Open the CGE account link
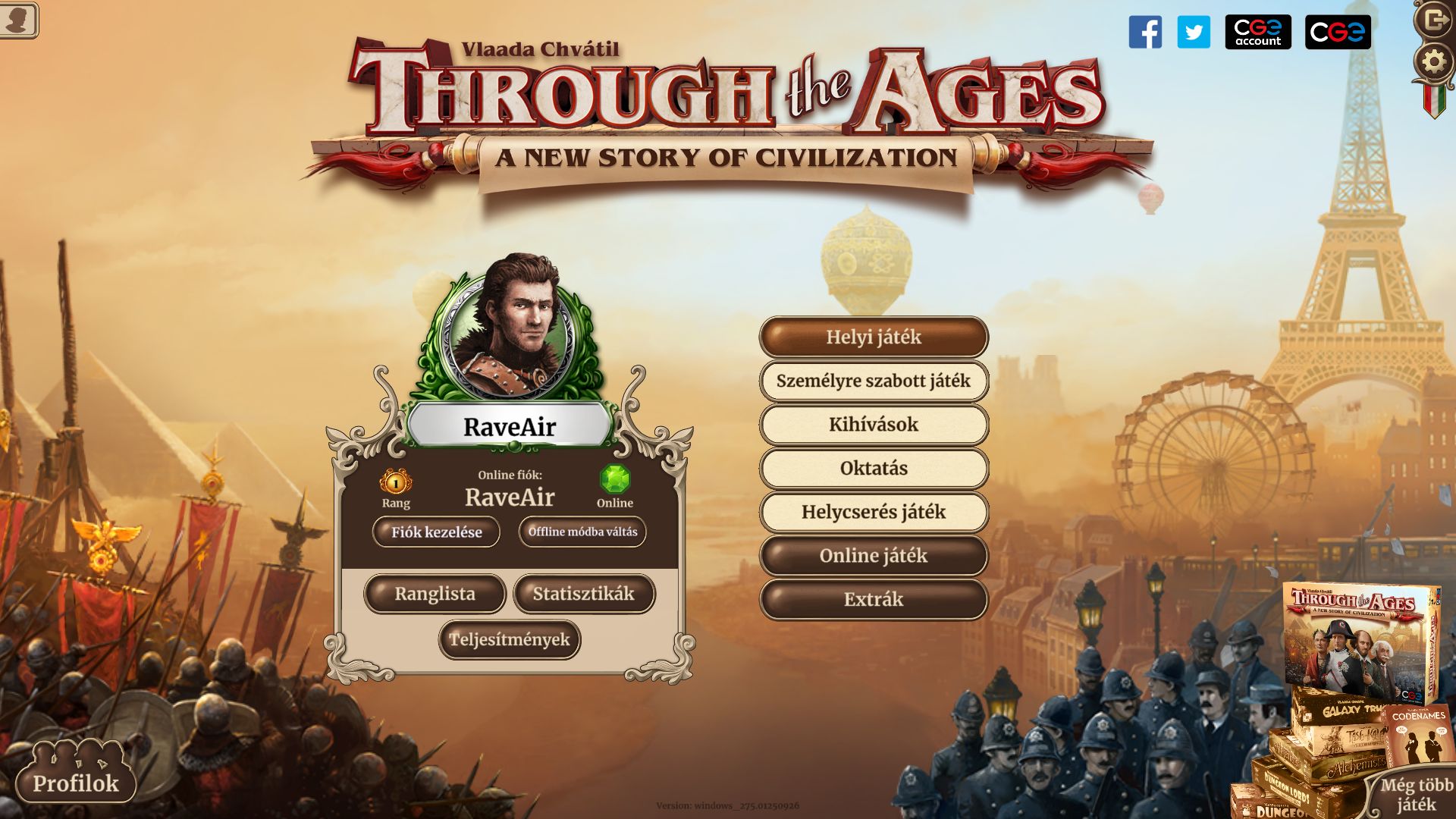The height and width of the screenshot is (819, 1456). pos(1258,33)
